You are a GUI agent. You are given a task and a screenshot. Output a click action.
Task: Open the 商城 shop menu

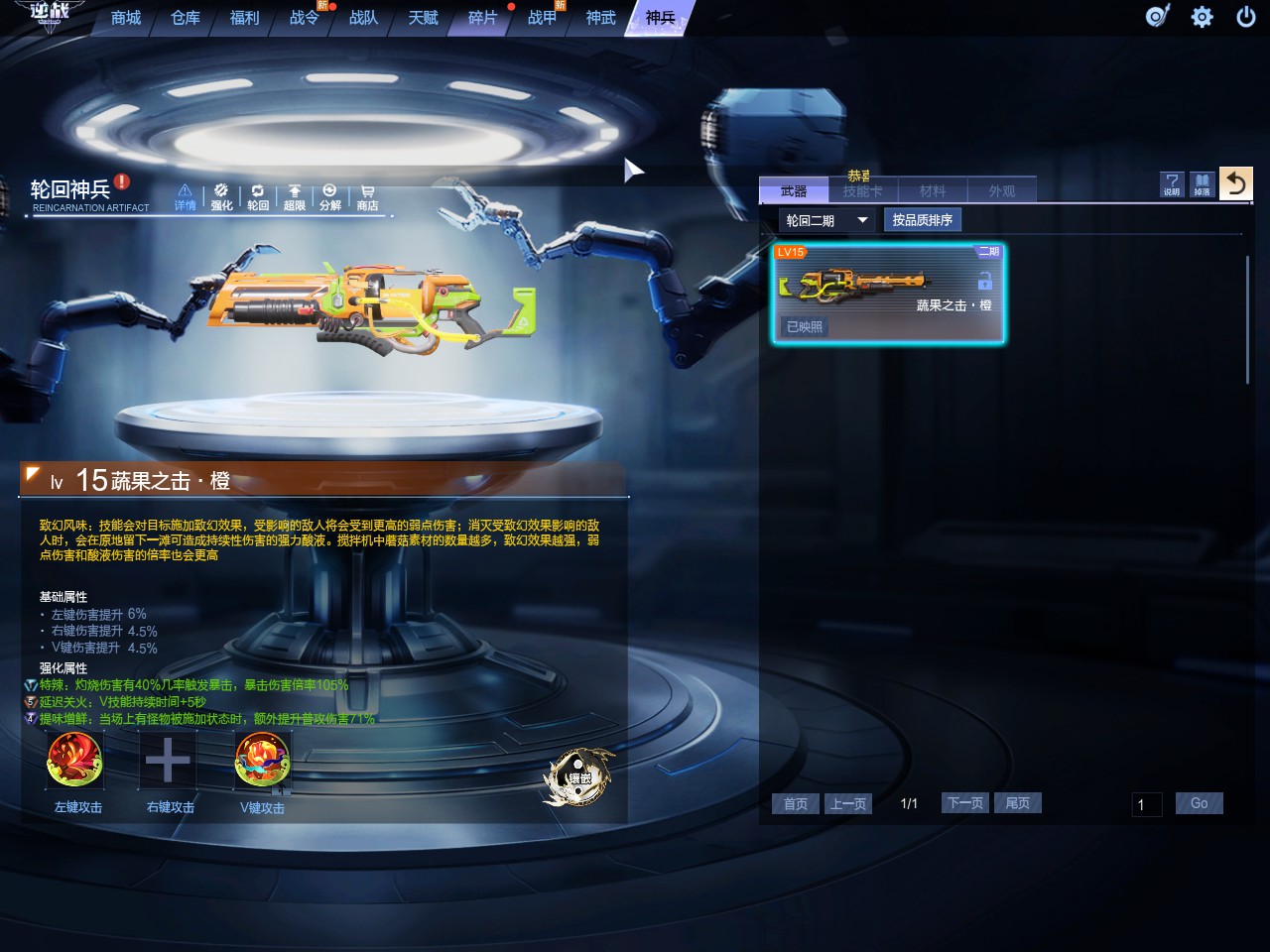click(126, 18)
